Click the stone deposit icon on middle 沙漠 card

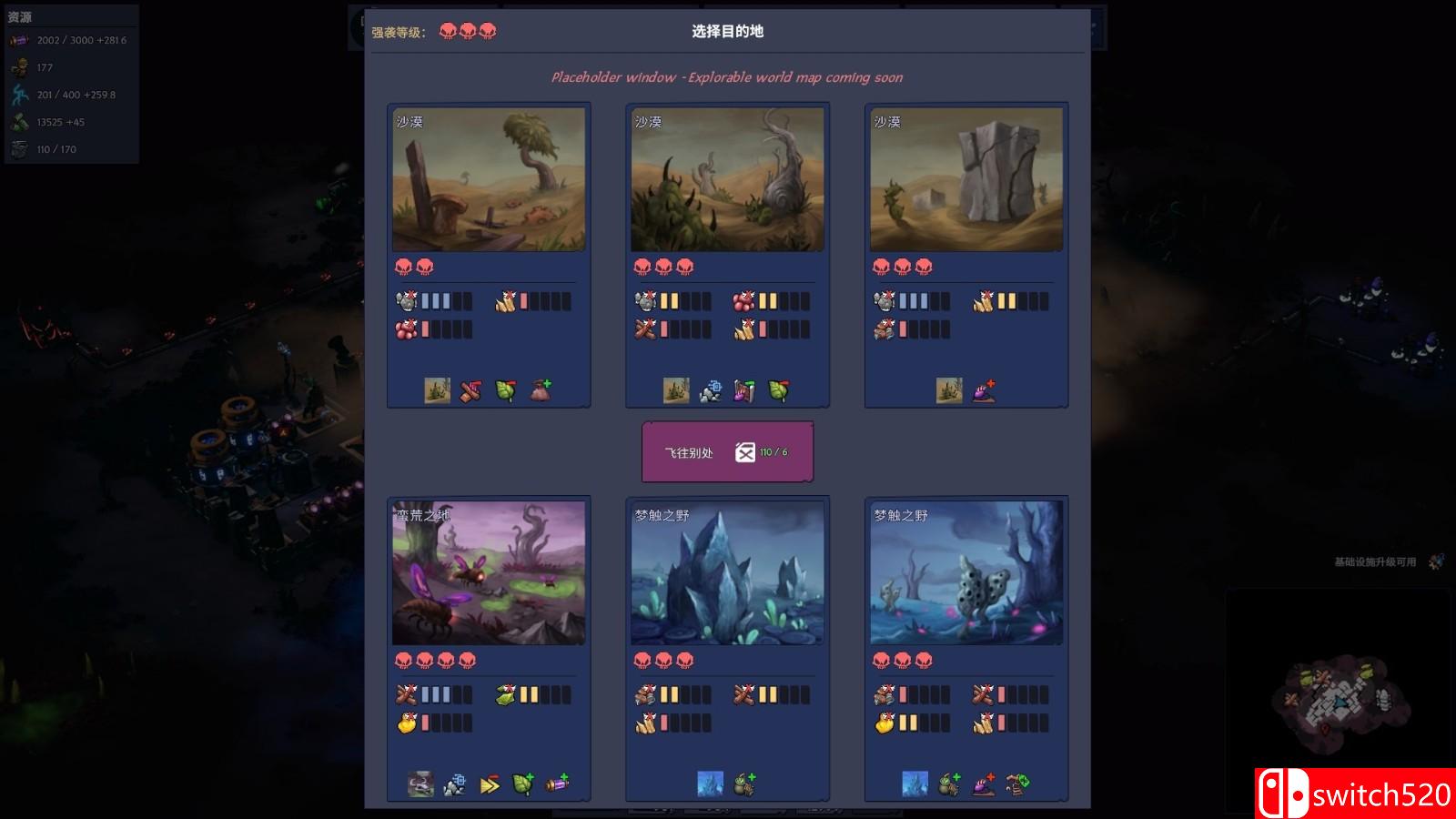[709, 391]
